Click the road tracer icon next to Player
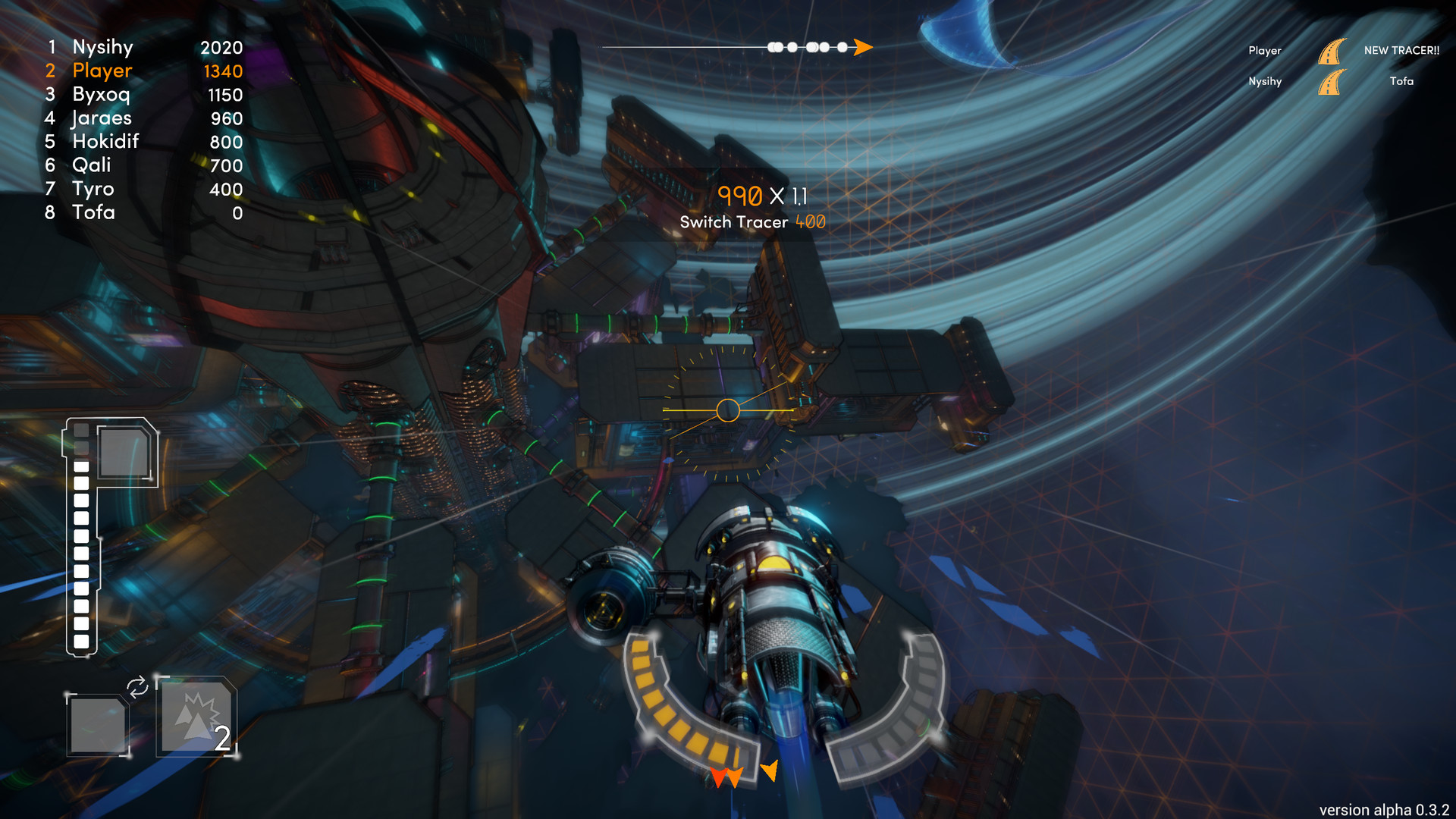The width and height of the screenshot is (1456, 819). (1333, 50)
